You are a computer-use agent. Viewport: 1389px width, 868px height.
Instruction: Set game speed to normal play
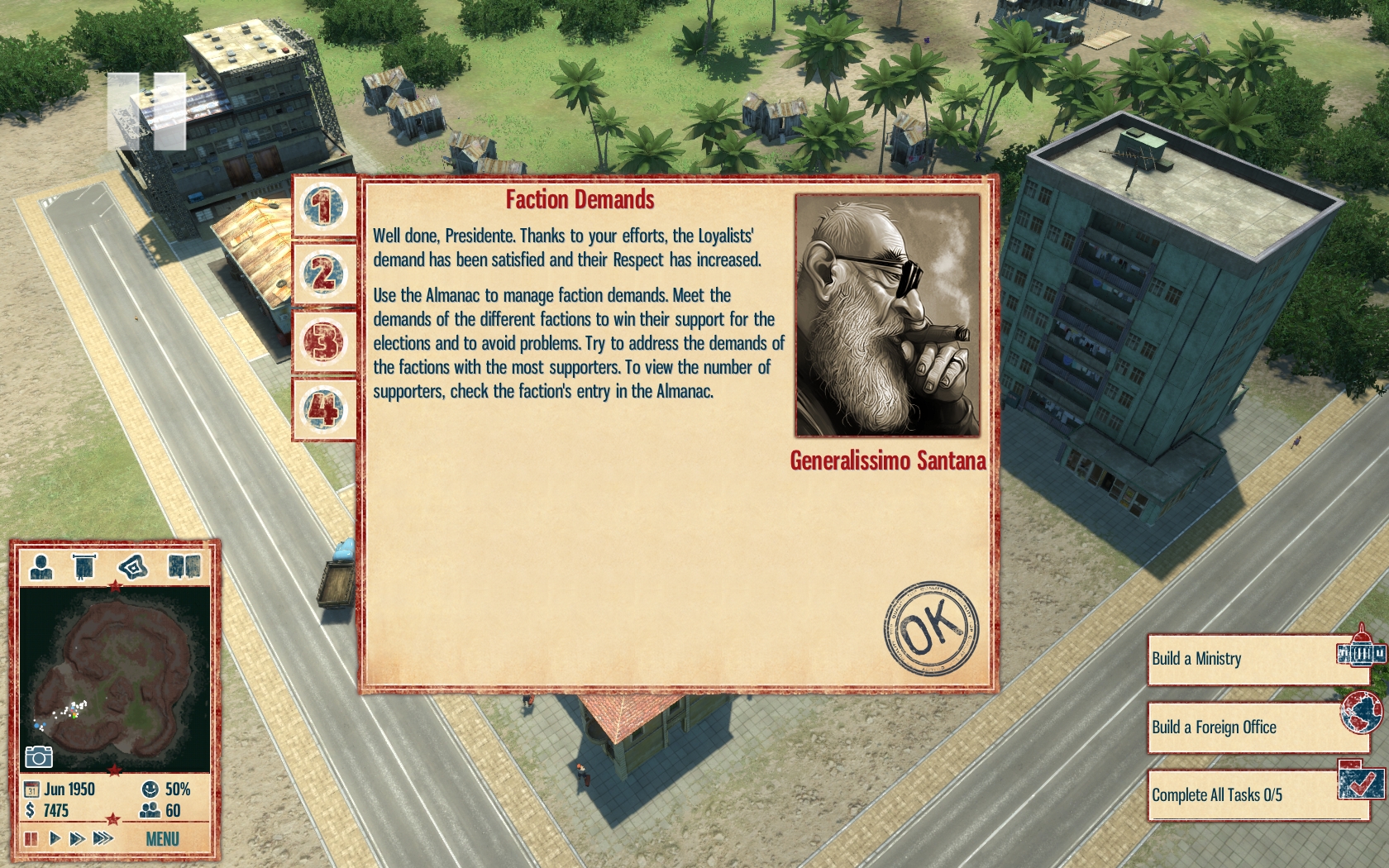[55, 839]
